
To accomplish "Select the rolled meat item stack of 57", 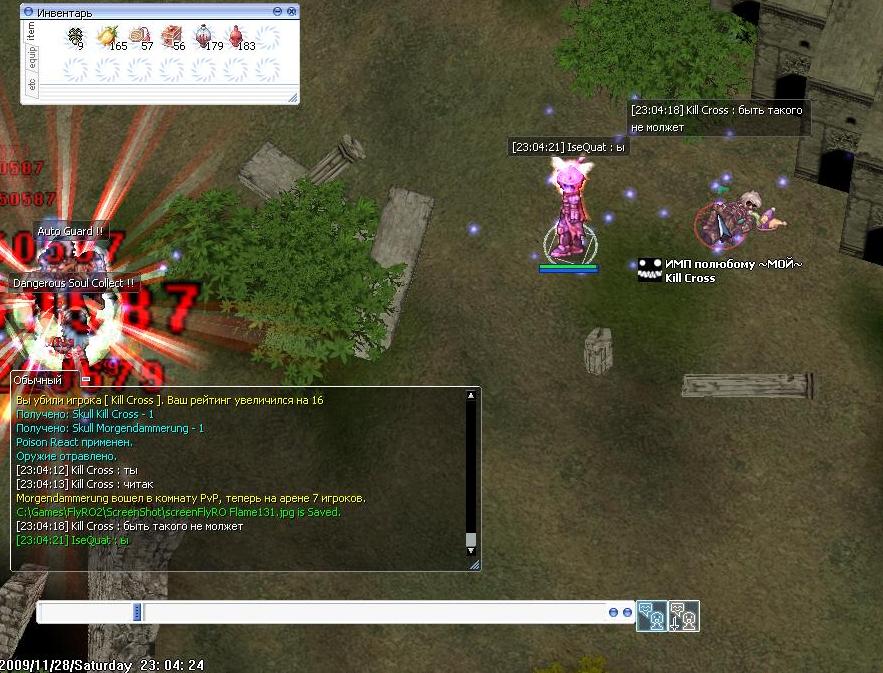I will pyautogui.click(x=139, y=37).
